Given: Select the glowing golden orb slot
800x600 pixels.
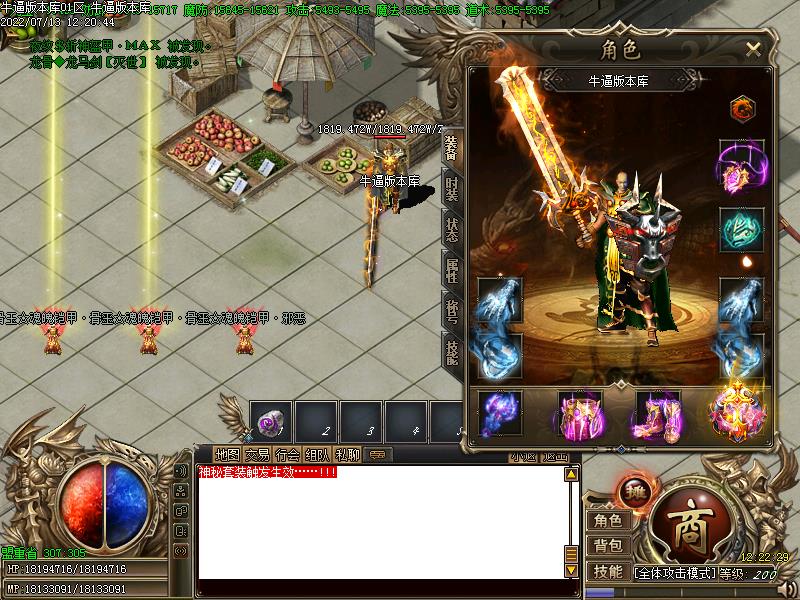Looking at the screenshot, I should [737, 412].
